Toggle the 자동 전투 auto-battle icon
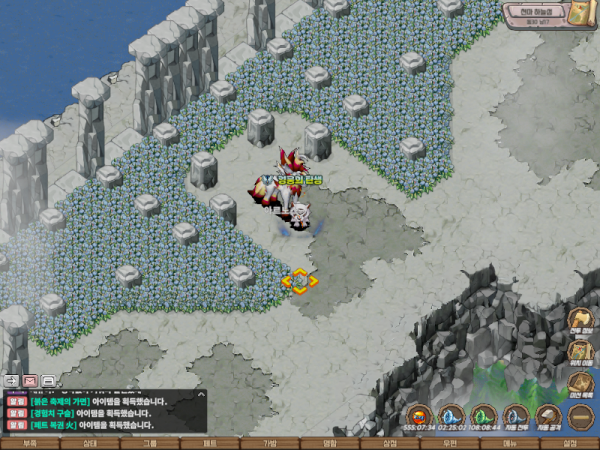The image size is (600, 450). pos(516,415)
